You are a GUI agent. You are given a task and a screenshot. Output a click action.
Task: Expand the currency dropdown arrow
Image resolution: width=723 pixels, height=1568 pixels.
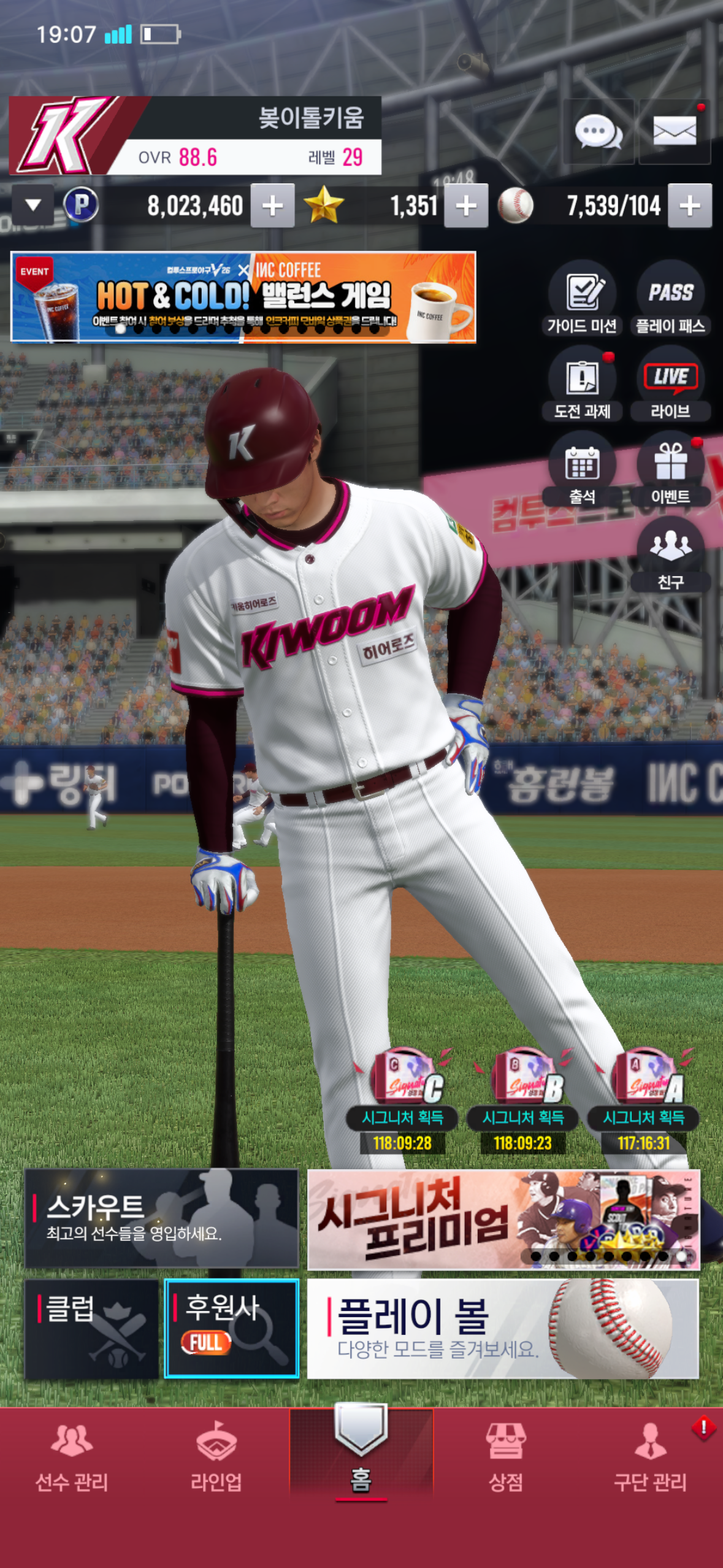pyautogui.click(x=33, y=205)
